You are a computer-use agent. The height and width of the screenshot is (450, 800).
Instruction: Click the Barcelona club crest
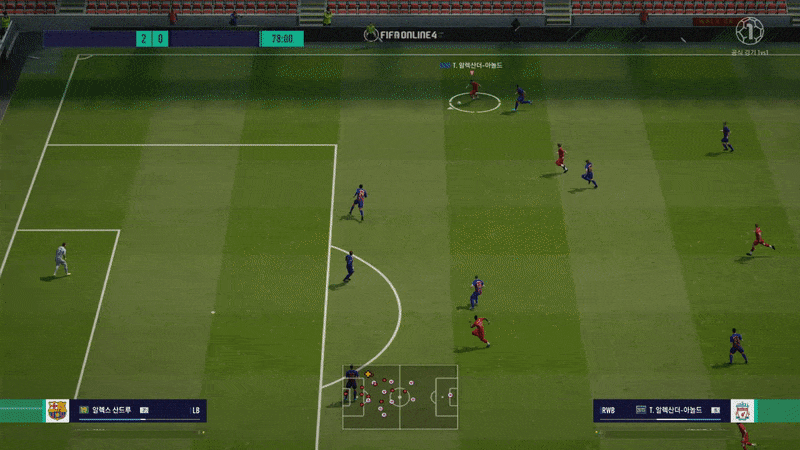point(57,410)
